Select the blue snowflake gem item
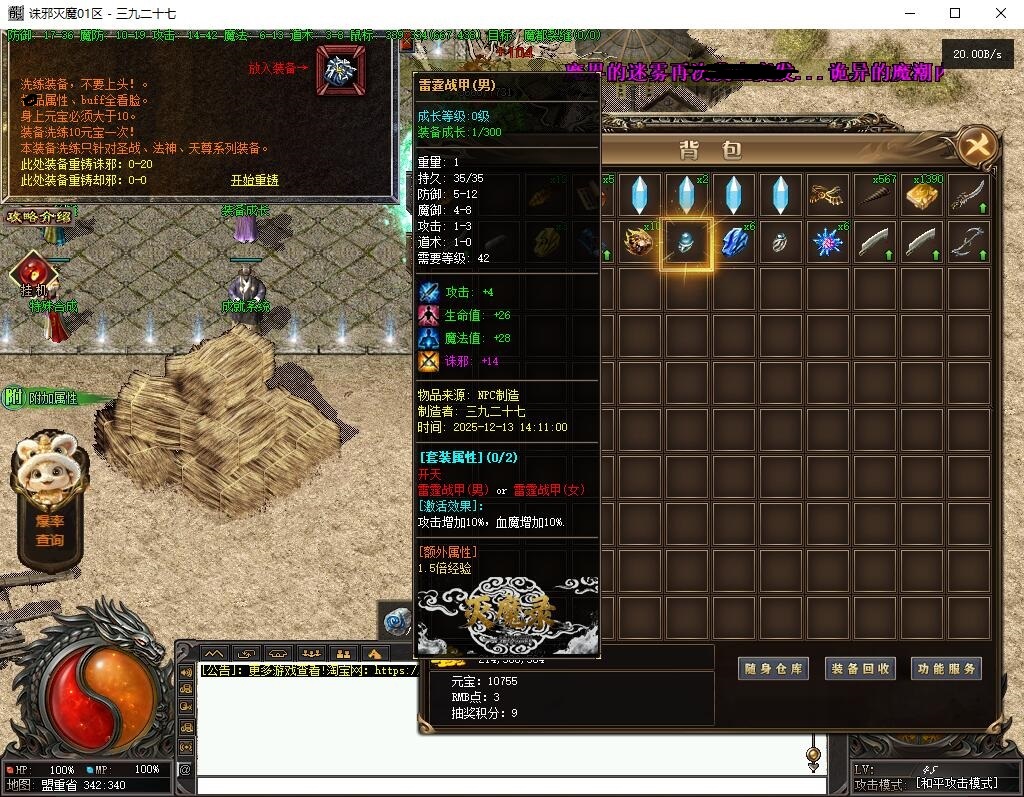 (x=828, y=243)
